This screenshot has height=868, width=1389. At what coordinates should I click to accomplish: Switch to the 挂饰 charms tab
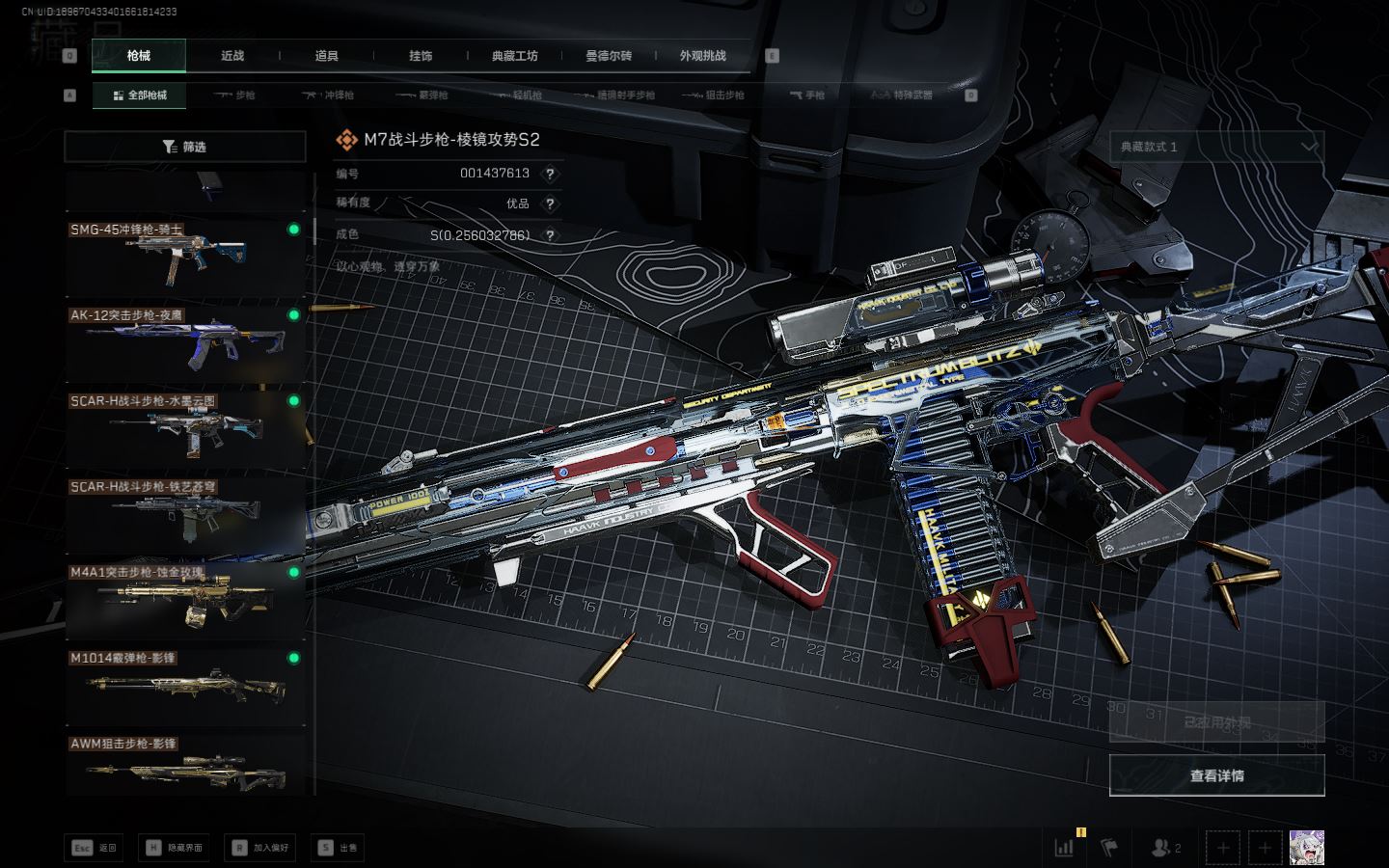point(421,56)
